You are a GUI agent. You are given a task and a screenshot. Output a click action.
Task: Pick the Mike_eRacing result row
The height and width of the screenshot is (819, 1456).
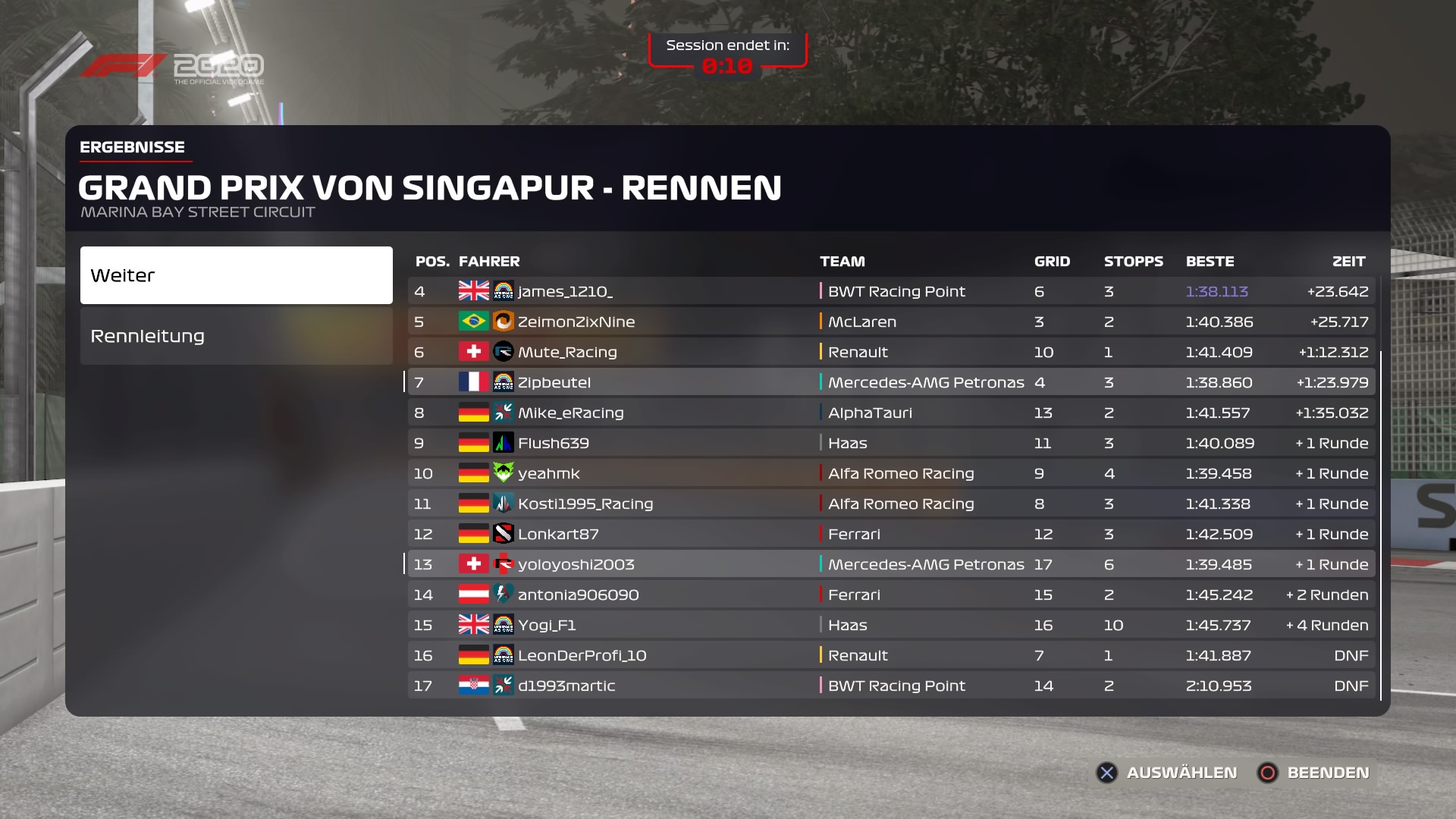[x=891, y=413]
